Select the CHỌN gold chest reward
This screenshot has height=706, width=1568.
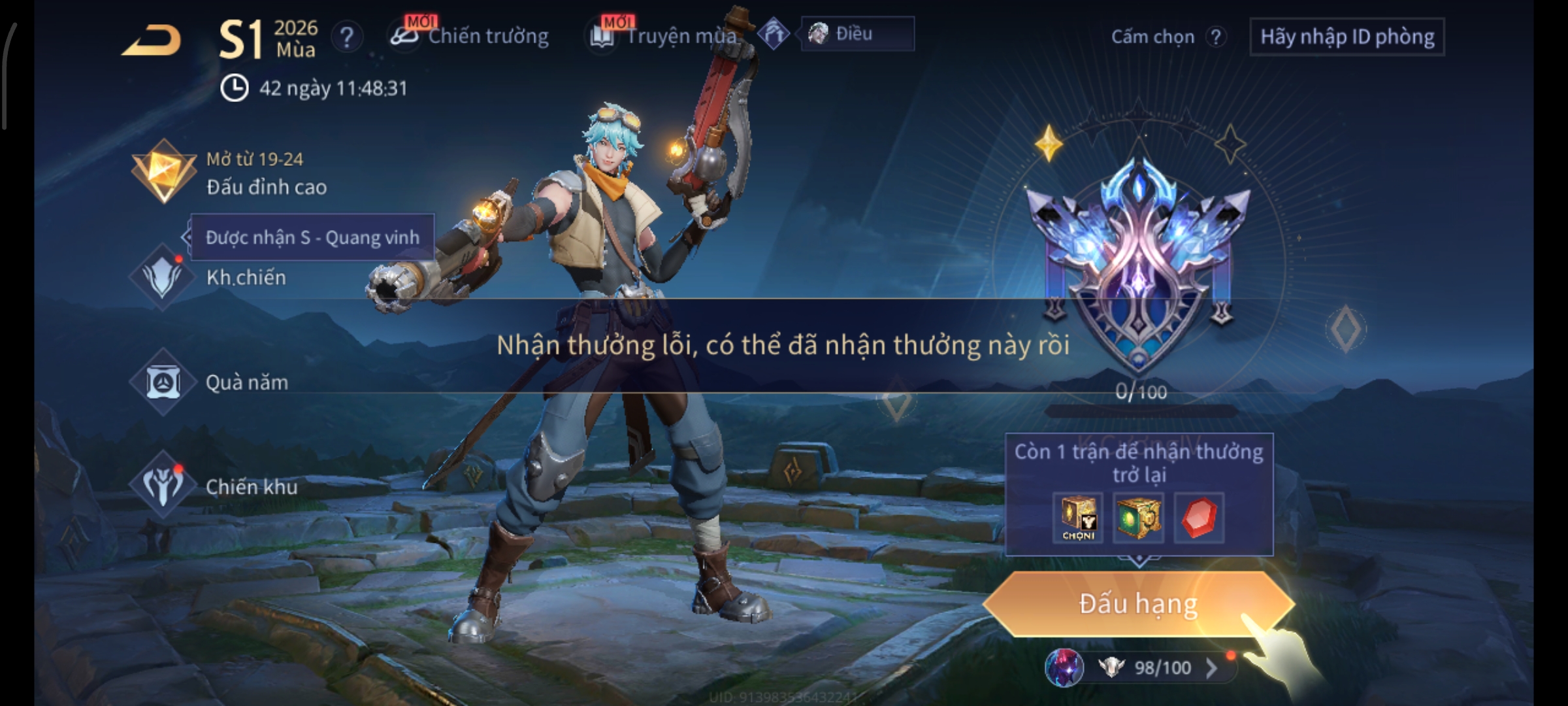point(1078,518)
